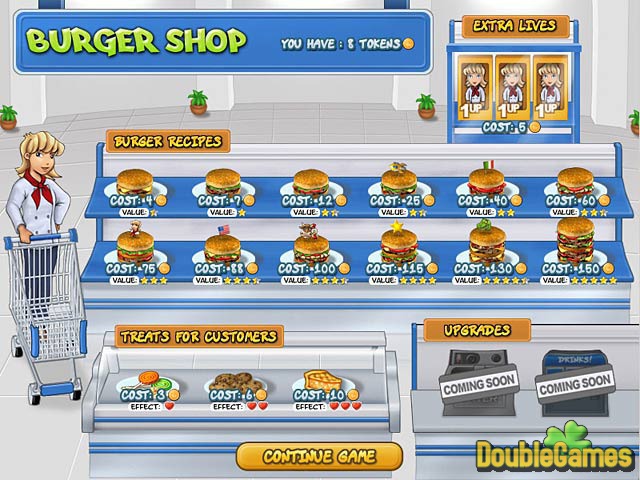Image resolution: width=640 pixels, height=480 pixels.
Task: Buy the 75-token burger recipe
Action: point(135,246)
